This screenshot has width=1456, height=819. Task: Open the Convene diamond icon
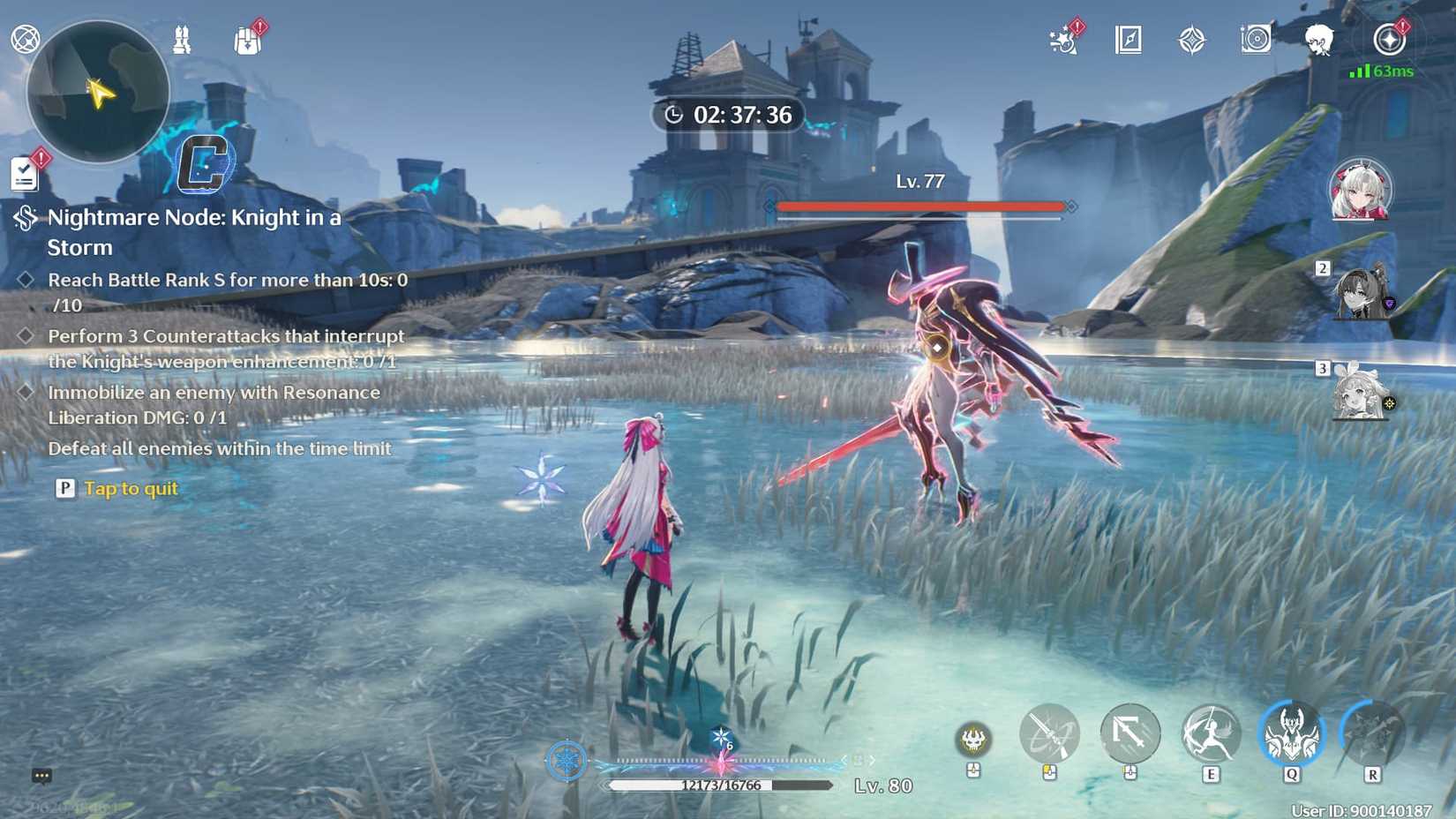click(x=1193, y=39)
